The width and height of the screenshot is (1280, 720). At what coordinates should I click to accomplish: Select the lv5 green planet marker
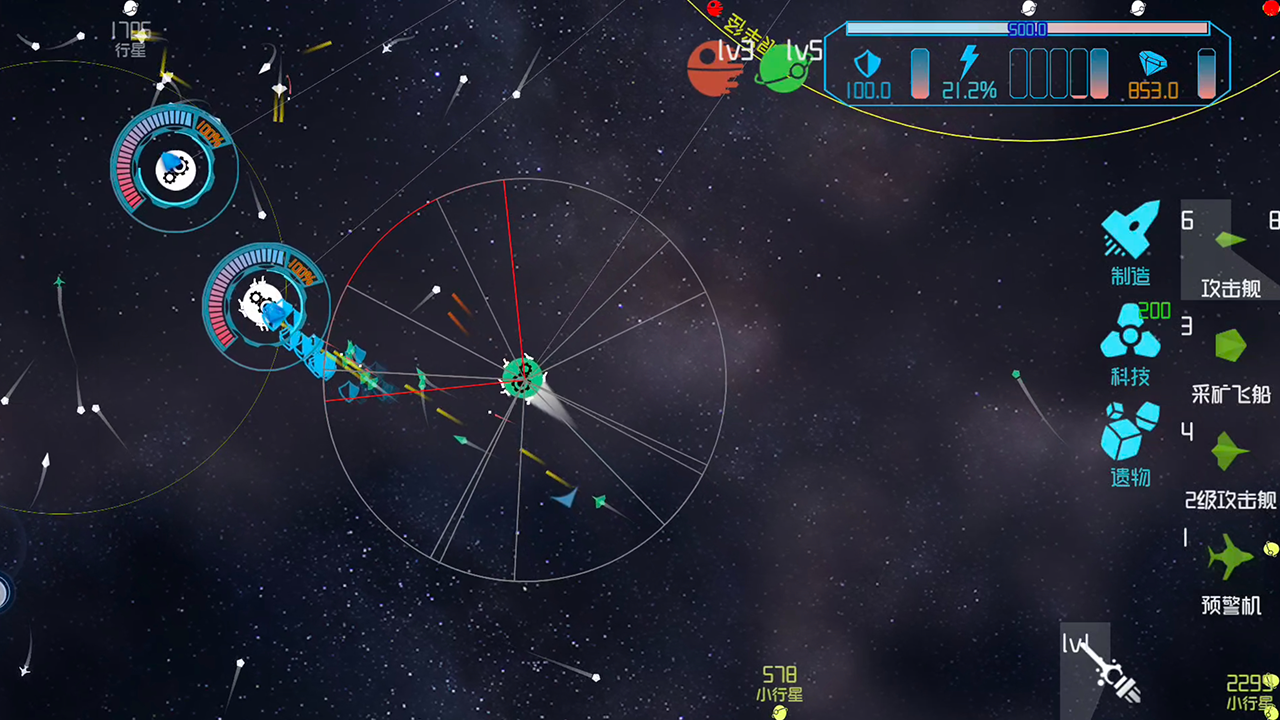tap(783, 68)
